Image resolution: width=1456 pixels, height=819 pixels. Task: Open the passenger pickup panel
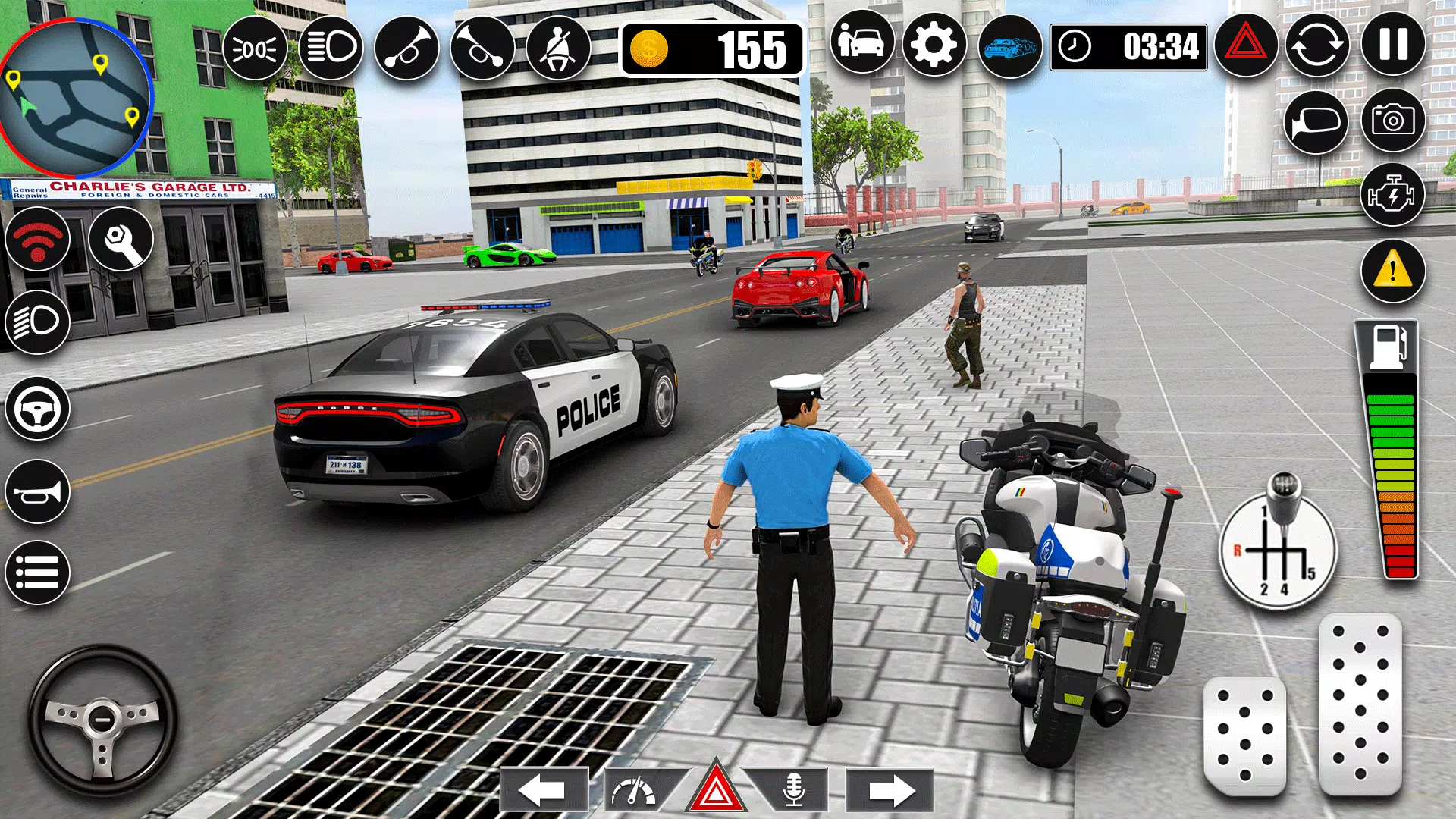[x=861, y=45]
